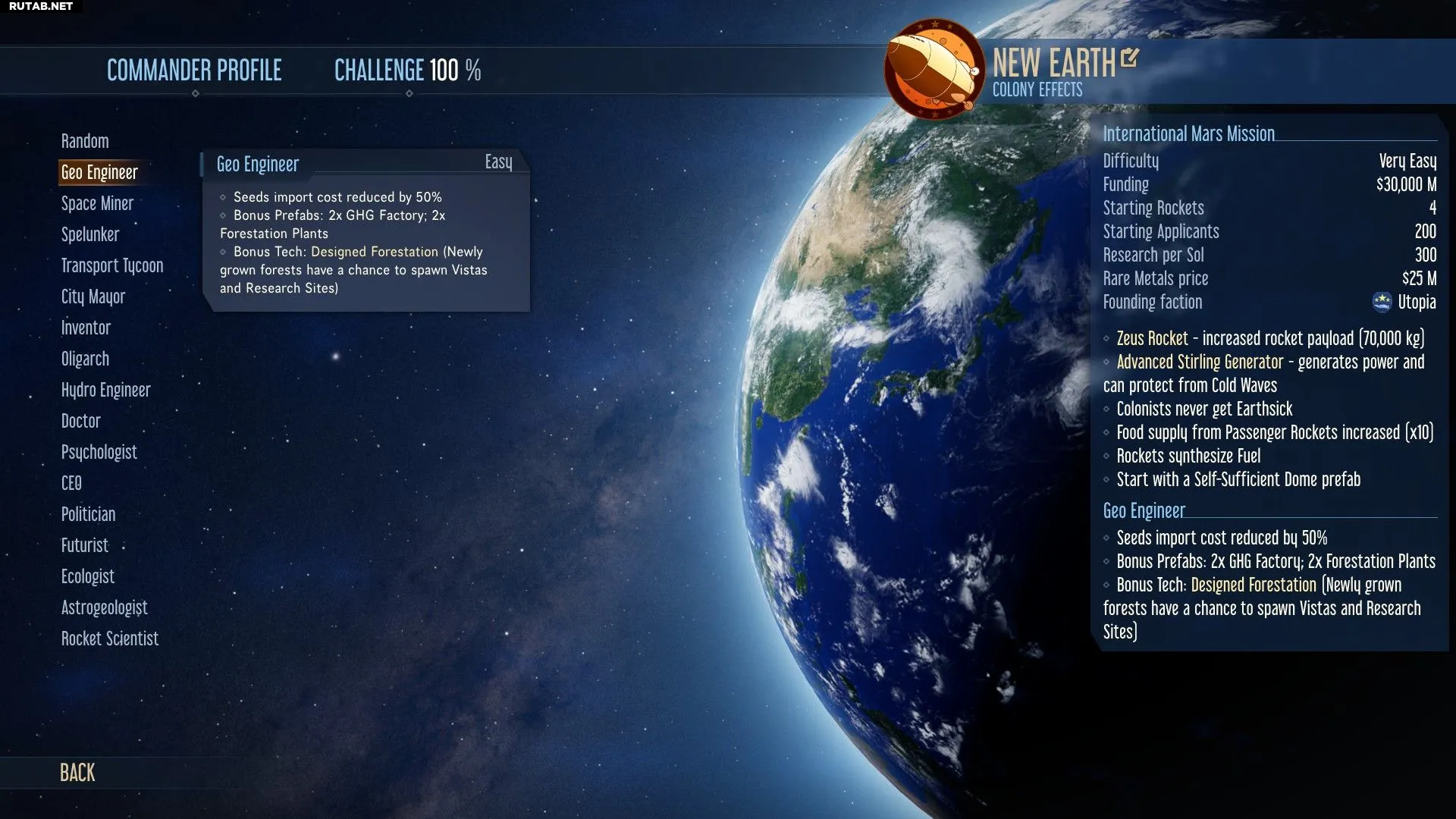
Task: Pick CEO as commander profile
Action: click(71, 484)
